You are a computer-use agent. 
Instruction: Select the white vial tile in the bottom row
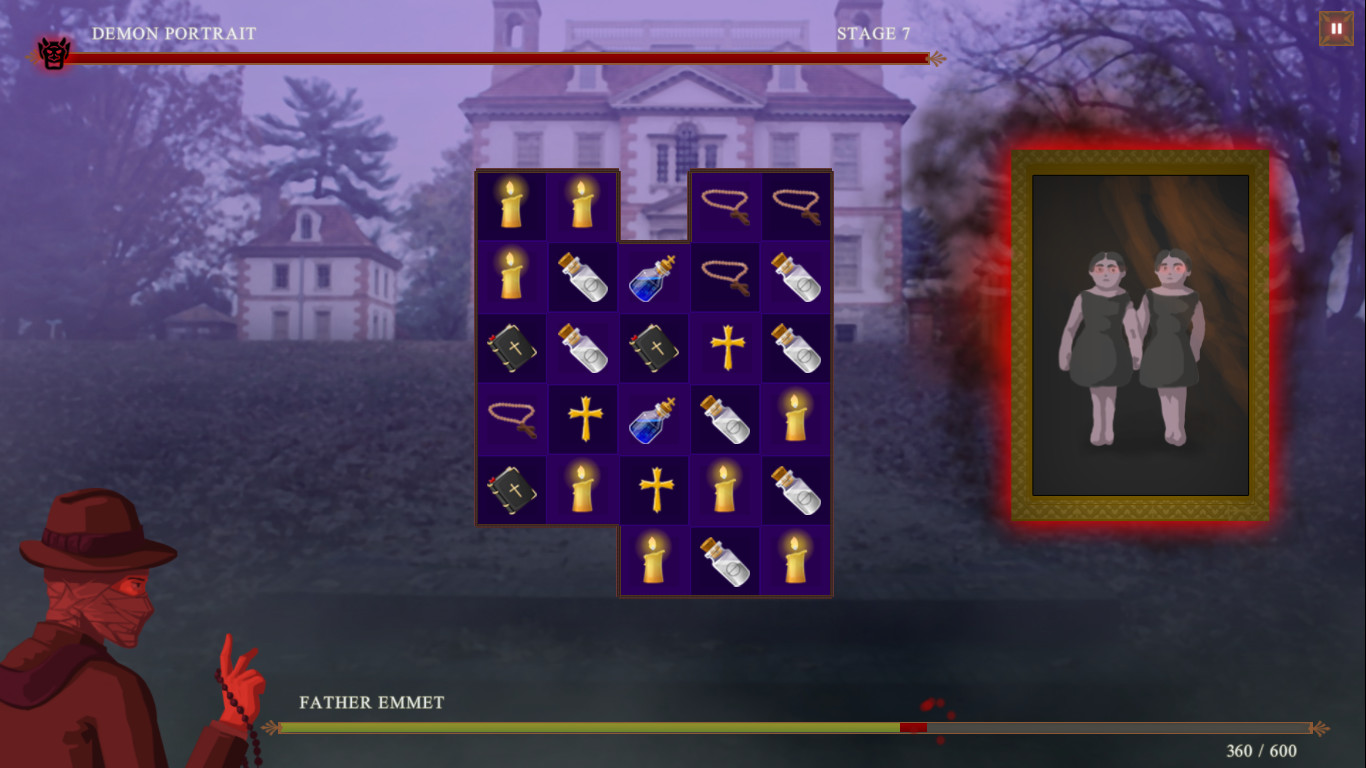pos(725,561)
